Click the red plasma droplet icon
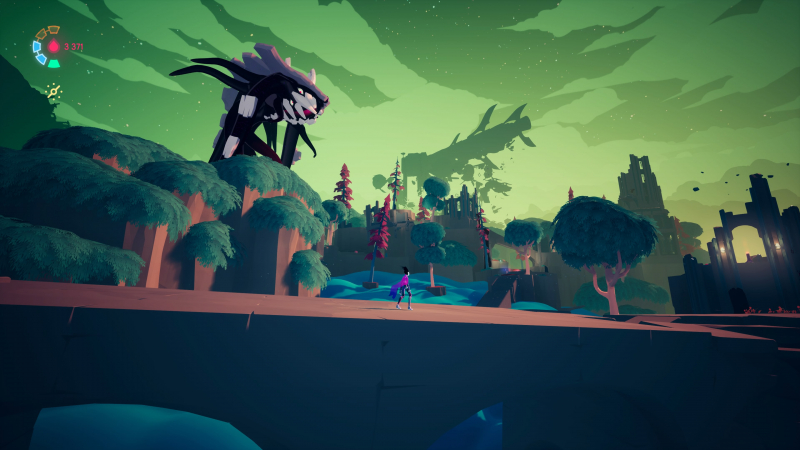 point(54,46)
